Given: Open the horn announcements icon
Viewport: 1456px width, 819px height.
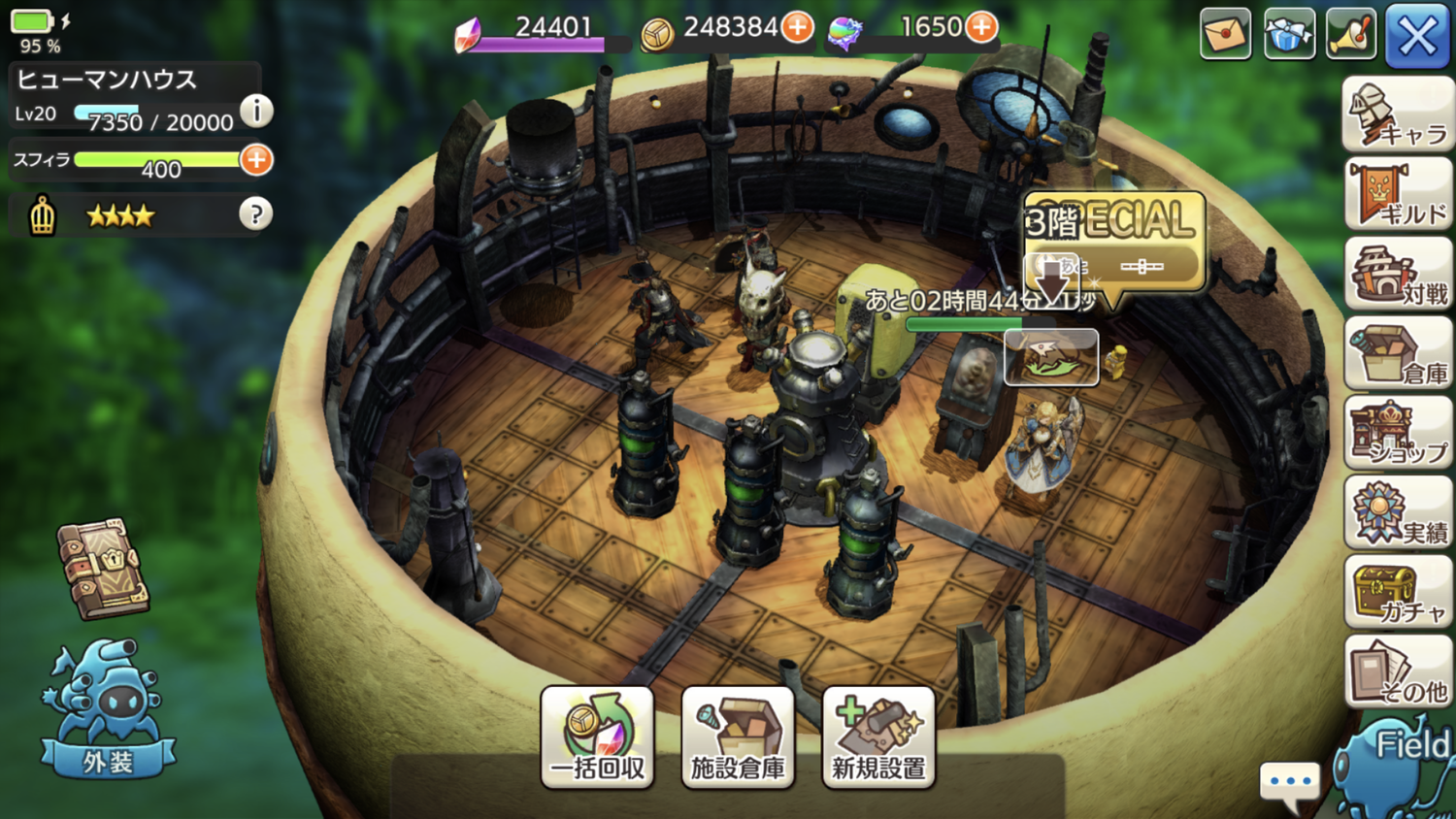Looking at the screenshot, I should tap(1352, 35).
